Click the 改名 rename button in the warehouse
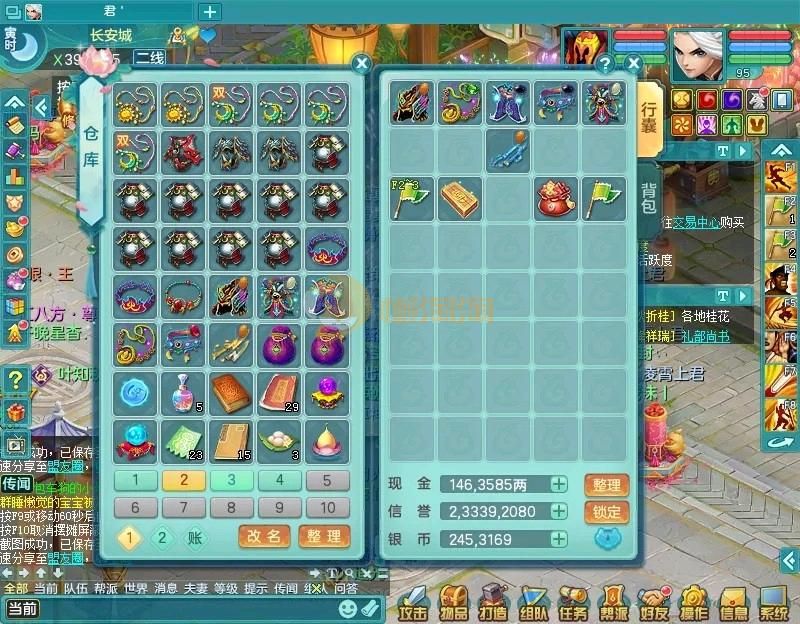Screen dimensions: 800x624 point(264,537)
